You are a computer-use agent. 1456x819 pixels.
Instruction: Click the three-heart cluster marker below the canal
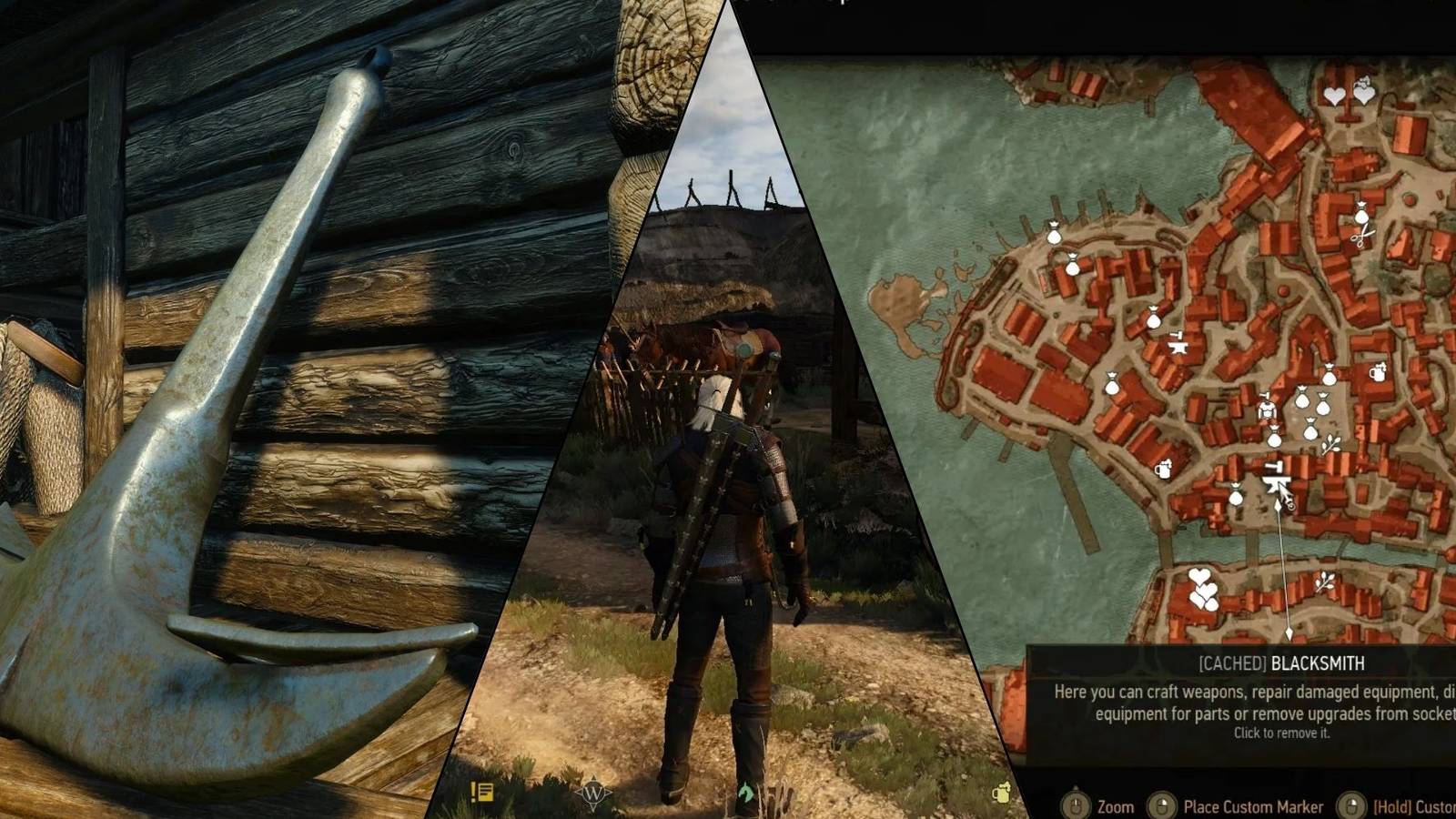point(1203,588)
